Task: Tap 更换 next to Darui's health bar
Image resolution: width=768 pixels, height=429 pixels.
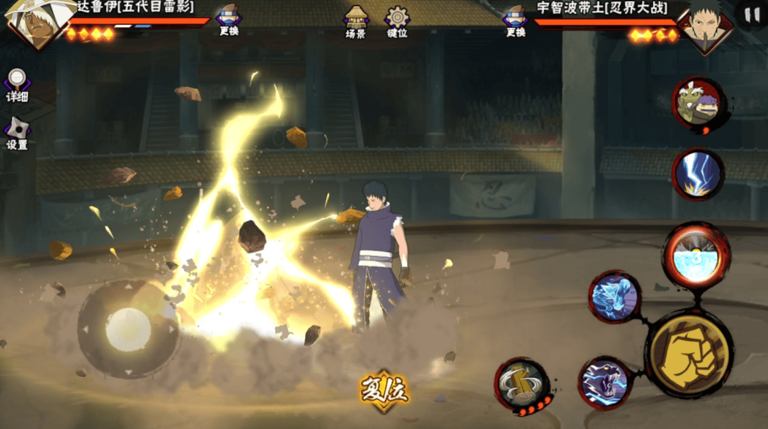Action: (229, 19)
